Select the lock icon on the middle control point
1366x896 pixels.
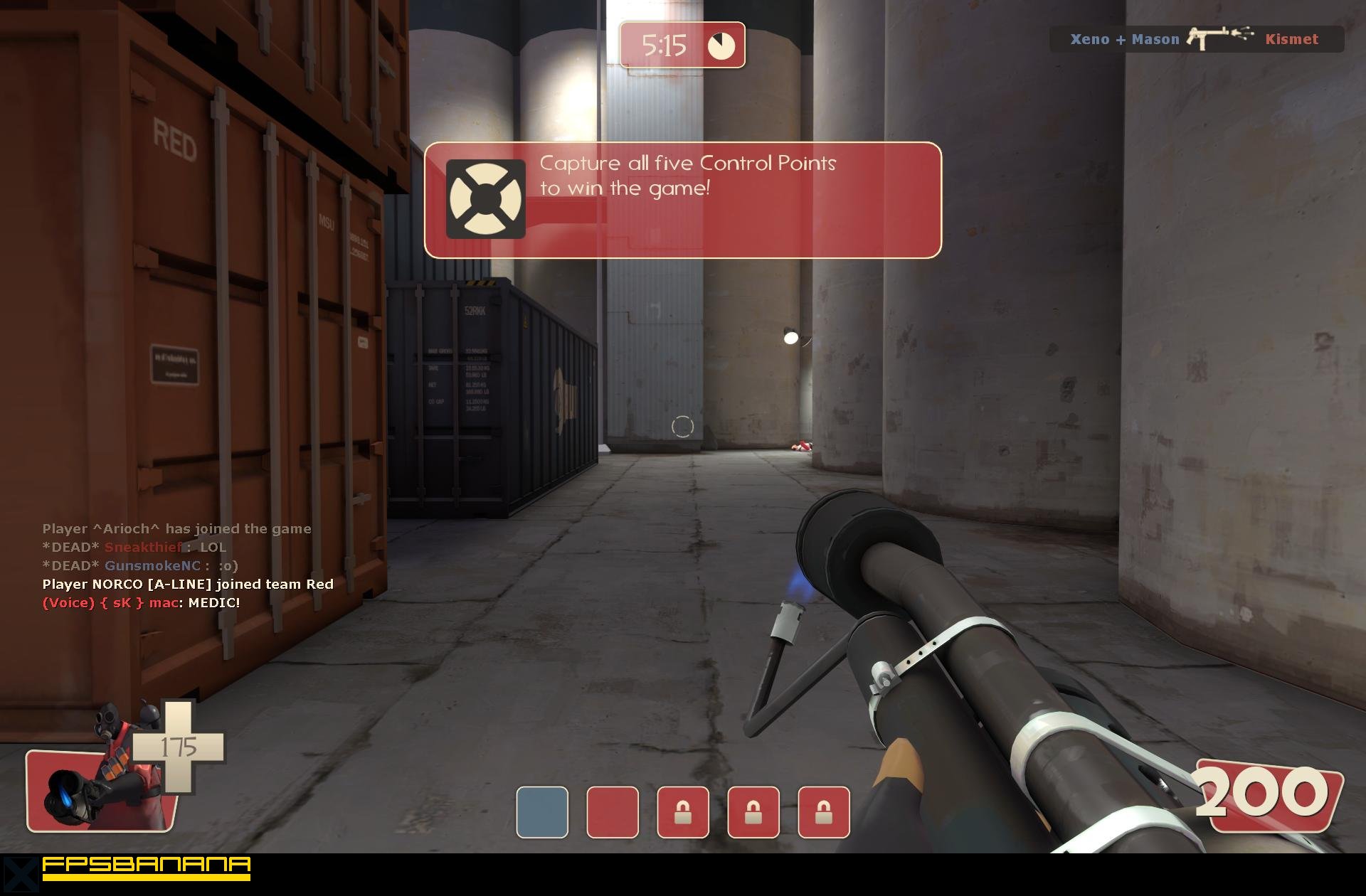[x=682, y=812]
